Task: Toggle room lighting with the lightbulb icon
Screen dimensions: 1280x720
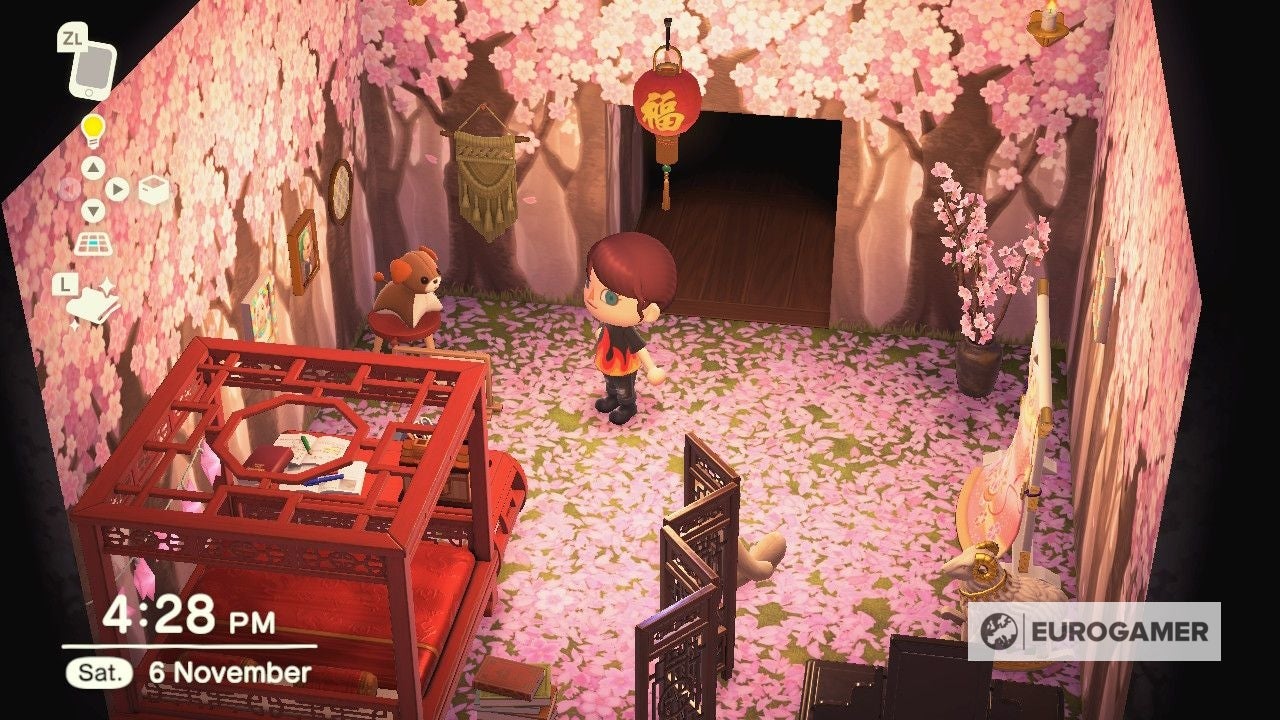Action: [92, 130]
